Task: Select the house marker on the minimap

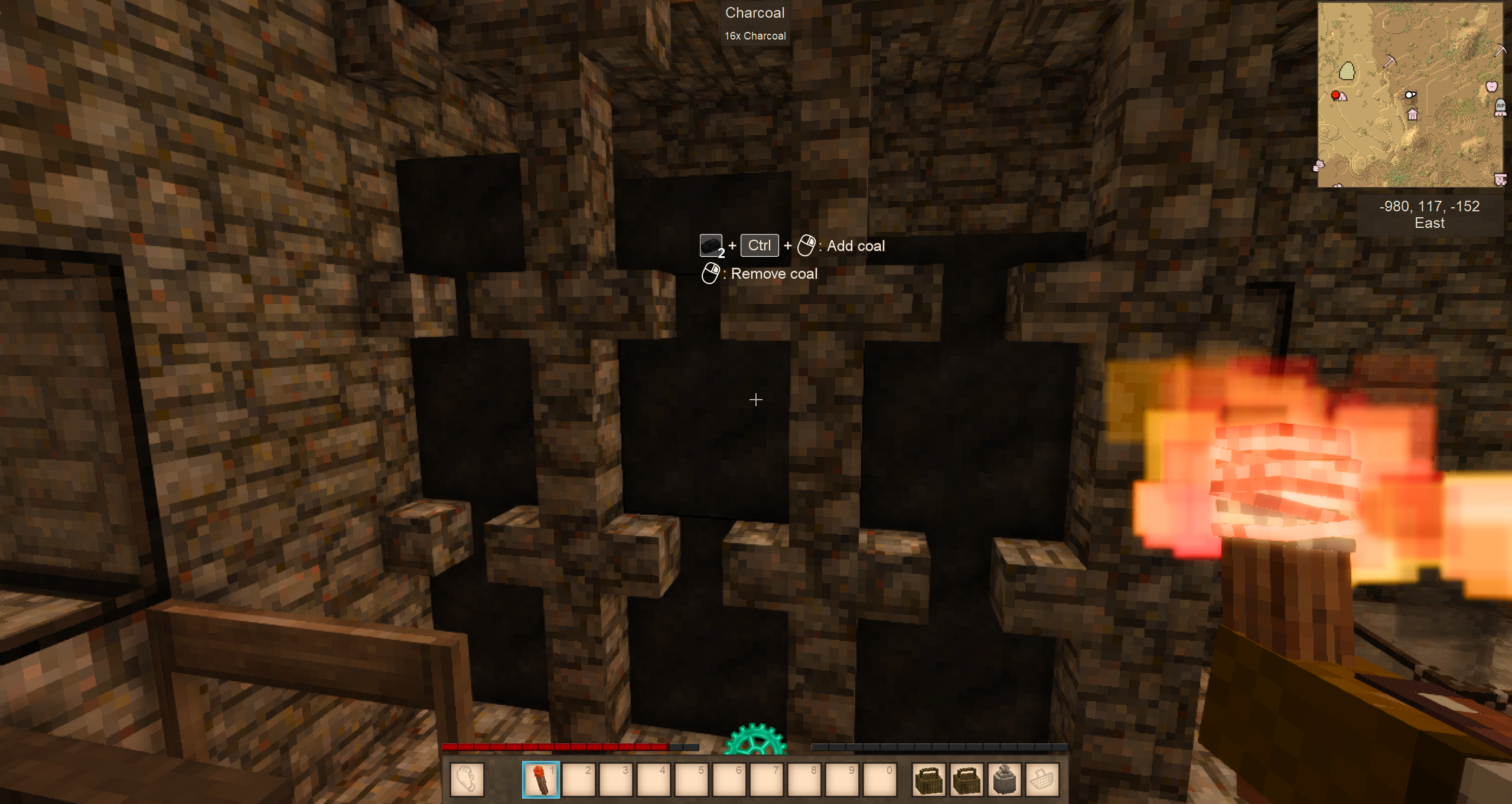Action: (x=1412, y=115)
